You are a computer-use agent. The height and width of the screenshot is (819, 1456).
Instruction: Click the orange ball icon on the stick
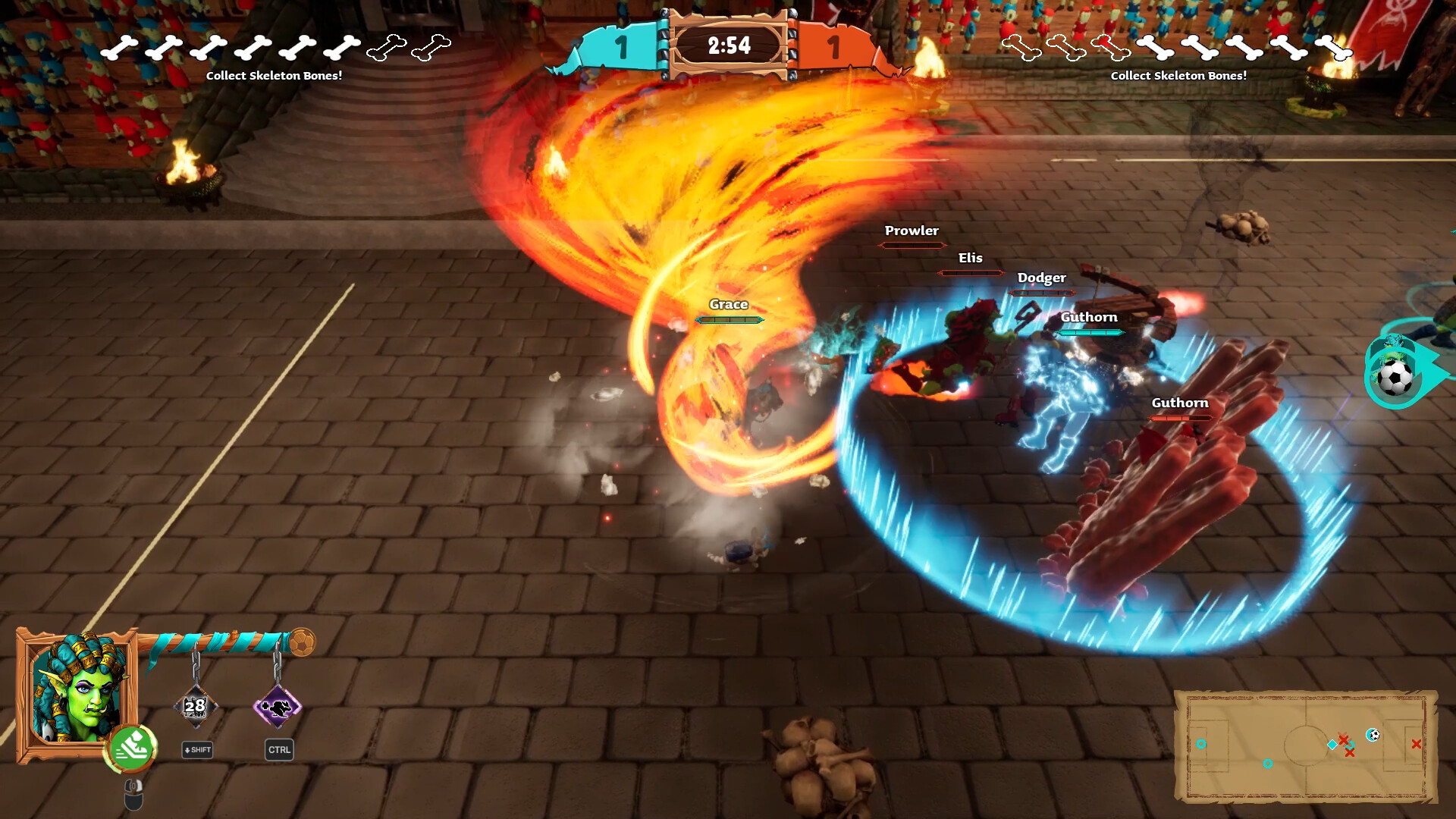coord(302,642)
